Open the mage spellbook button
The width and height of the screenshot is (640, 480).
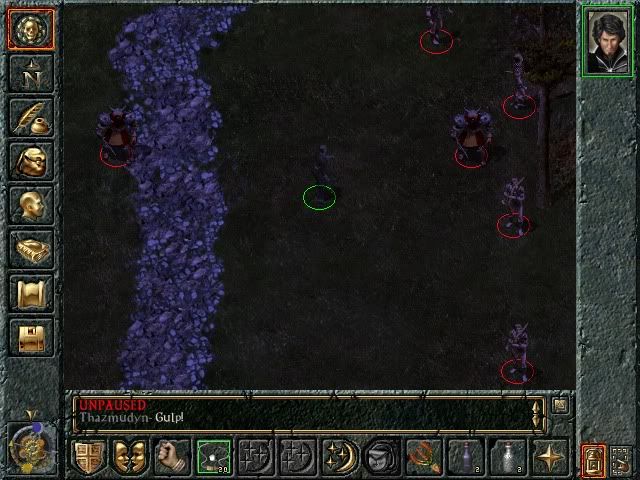point(30,248)
